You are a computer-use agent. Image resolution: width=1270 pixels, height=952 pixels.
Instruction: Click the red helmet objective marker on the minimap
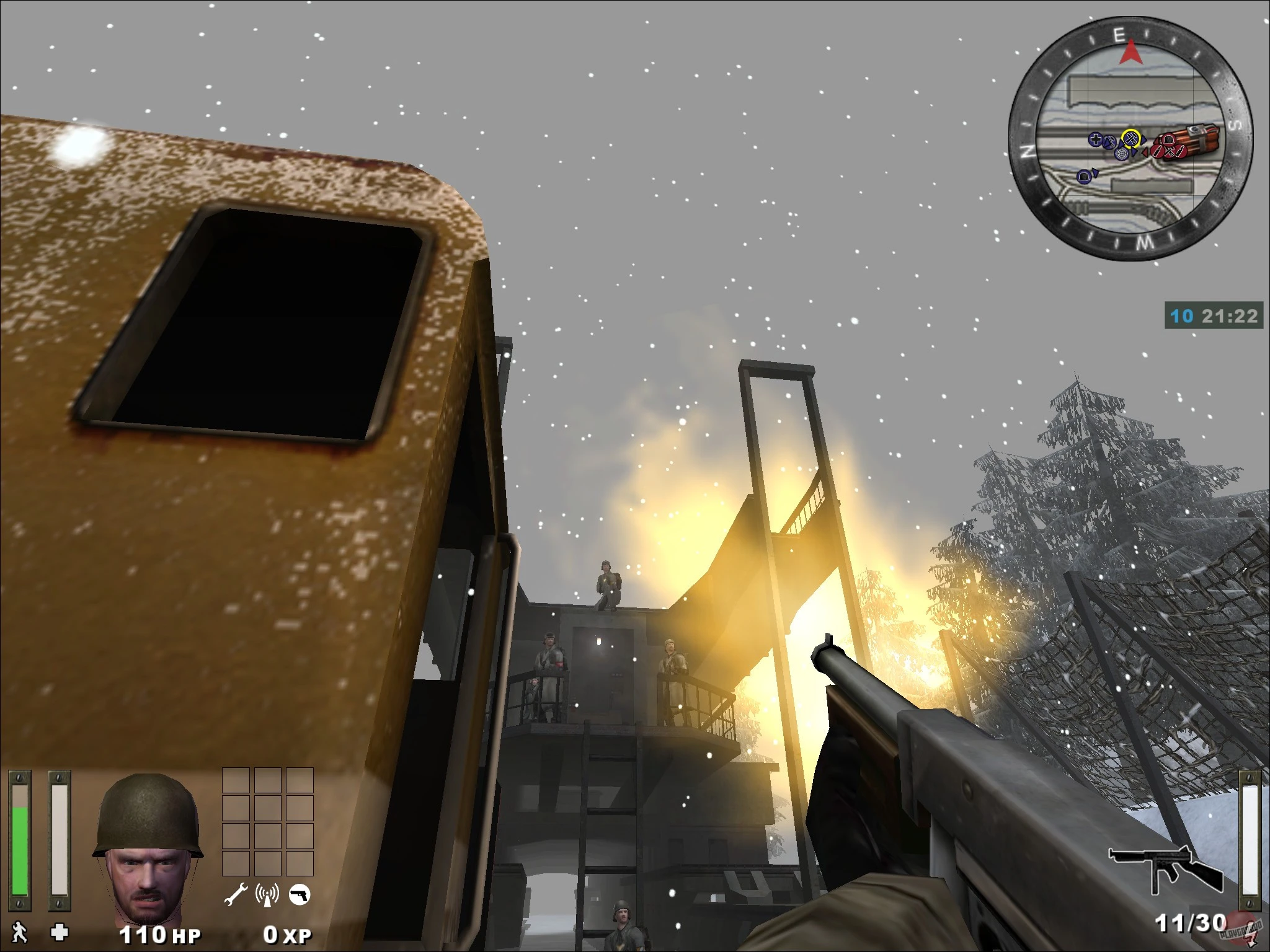(x=1168, y=141)
